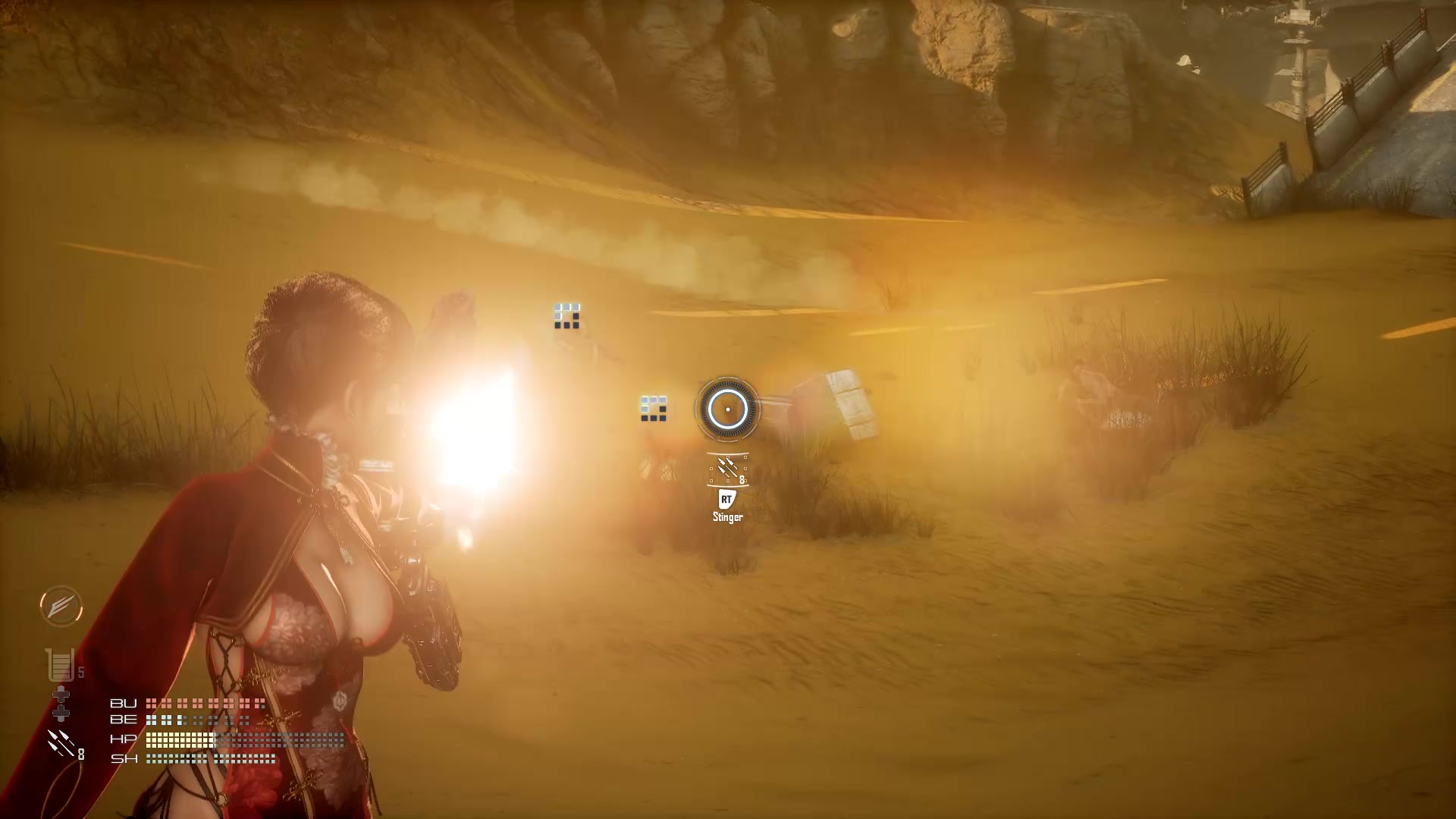Toggle the upper enemy marker pip grid
This screenshot has width=1456, height=819.
[x=566, y=316]
